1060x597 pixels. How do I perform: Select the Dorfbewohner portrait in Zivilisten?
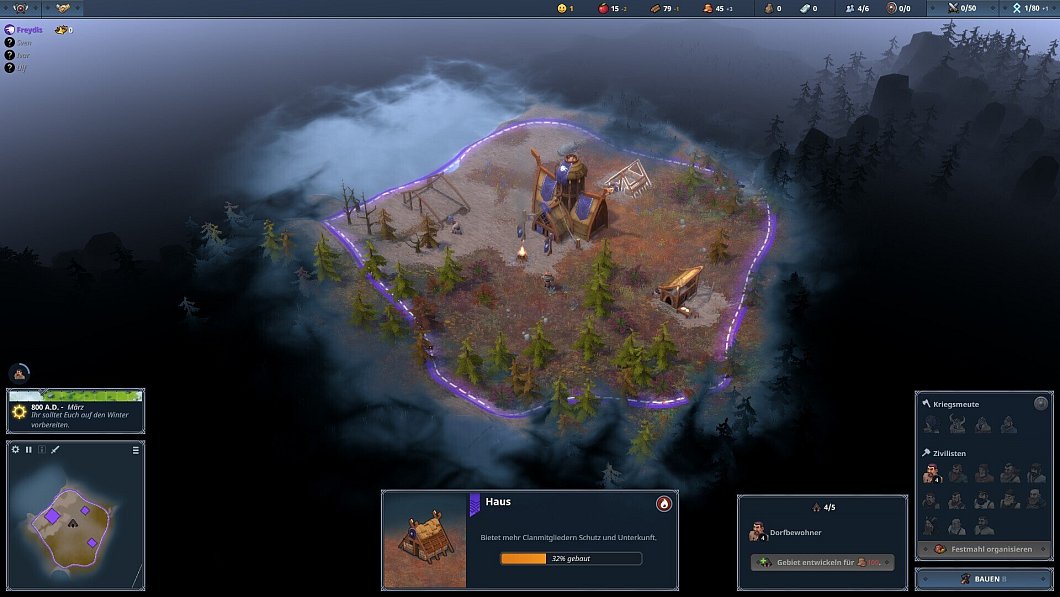coord(932,472)
